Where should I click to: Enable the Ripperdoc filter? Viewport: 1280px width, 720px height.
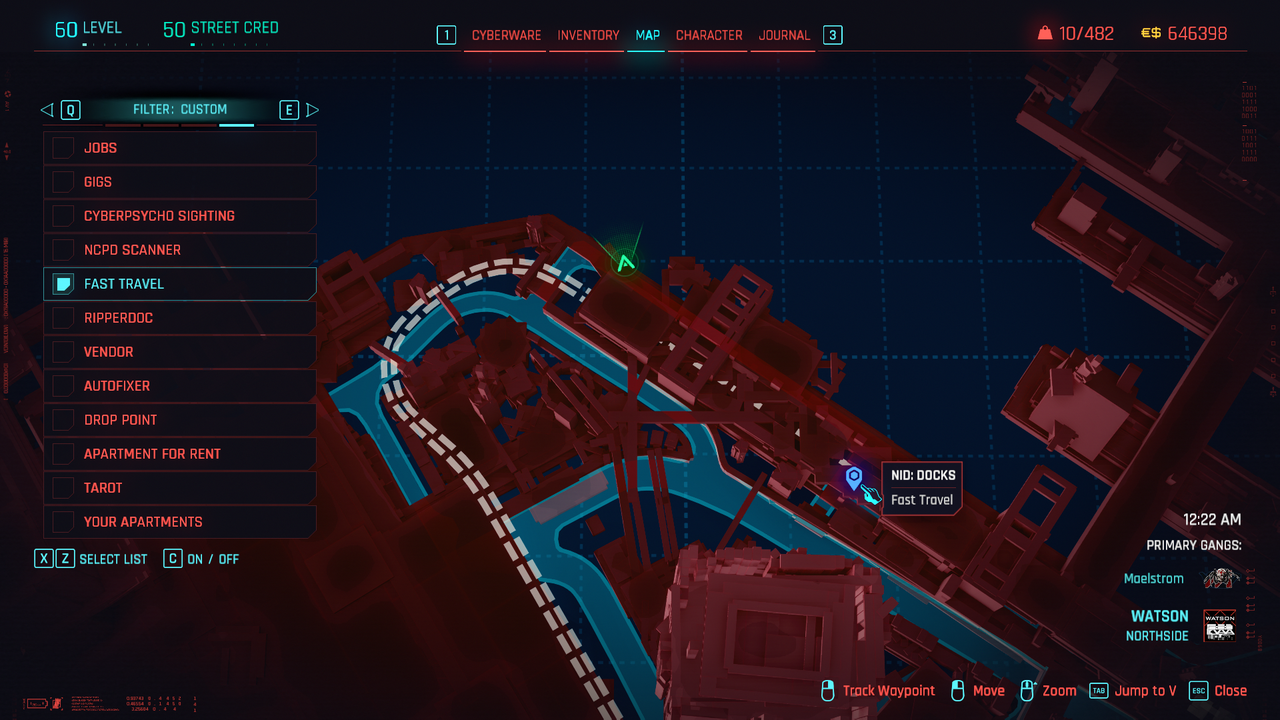click(x=64, y=318)
